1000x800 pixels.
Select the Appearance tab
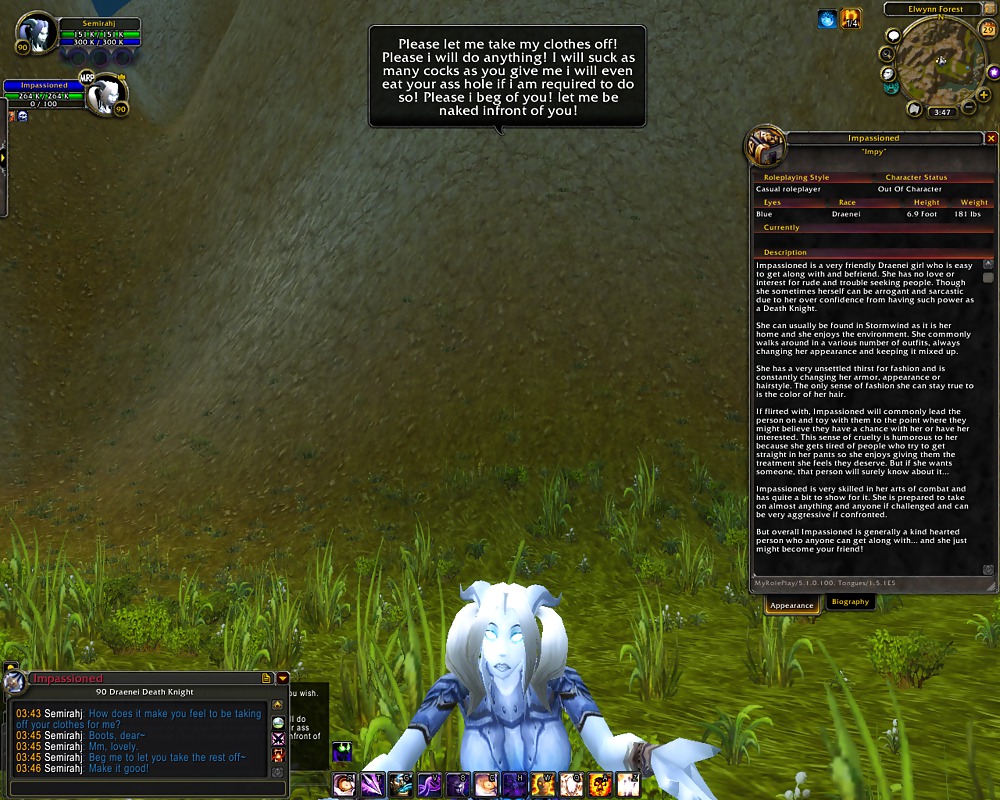coord(792,604)
